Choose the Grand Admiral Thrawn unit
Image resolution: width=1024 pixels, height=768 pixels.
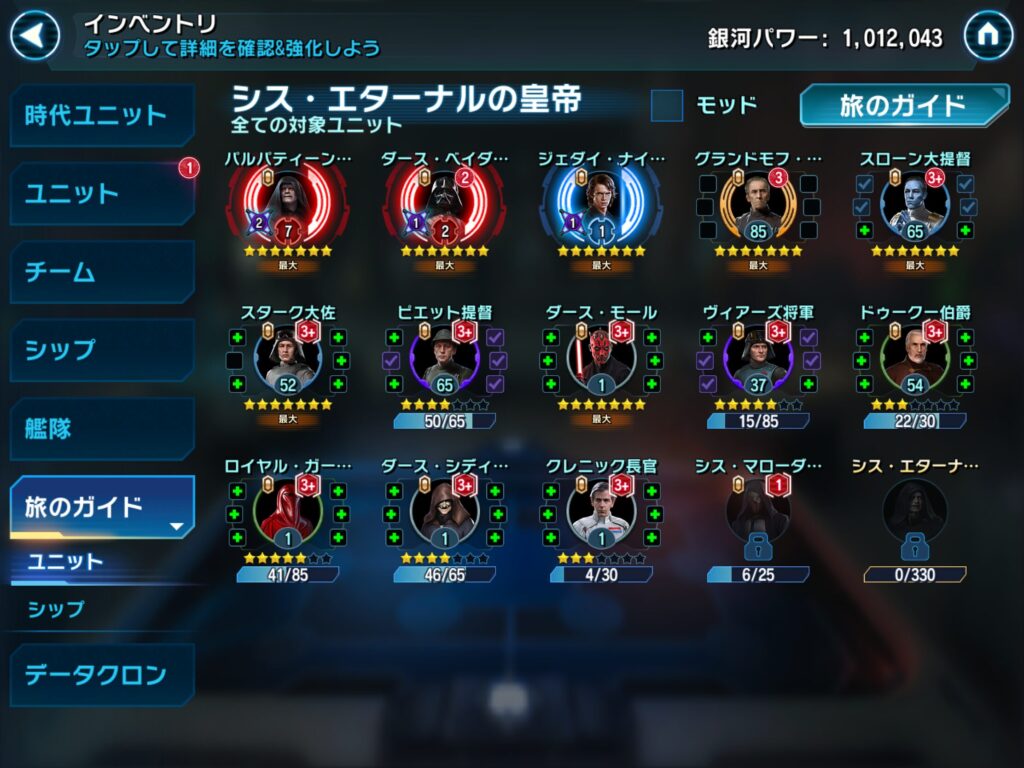915,207
